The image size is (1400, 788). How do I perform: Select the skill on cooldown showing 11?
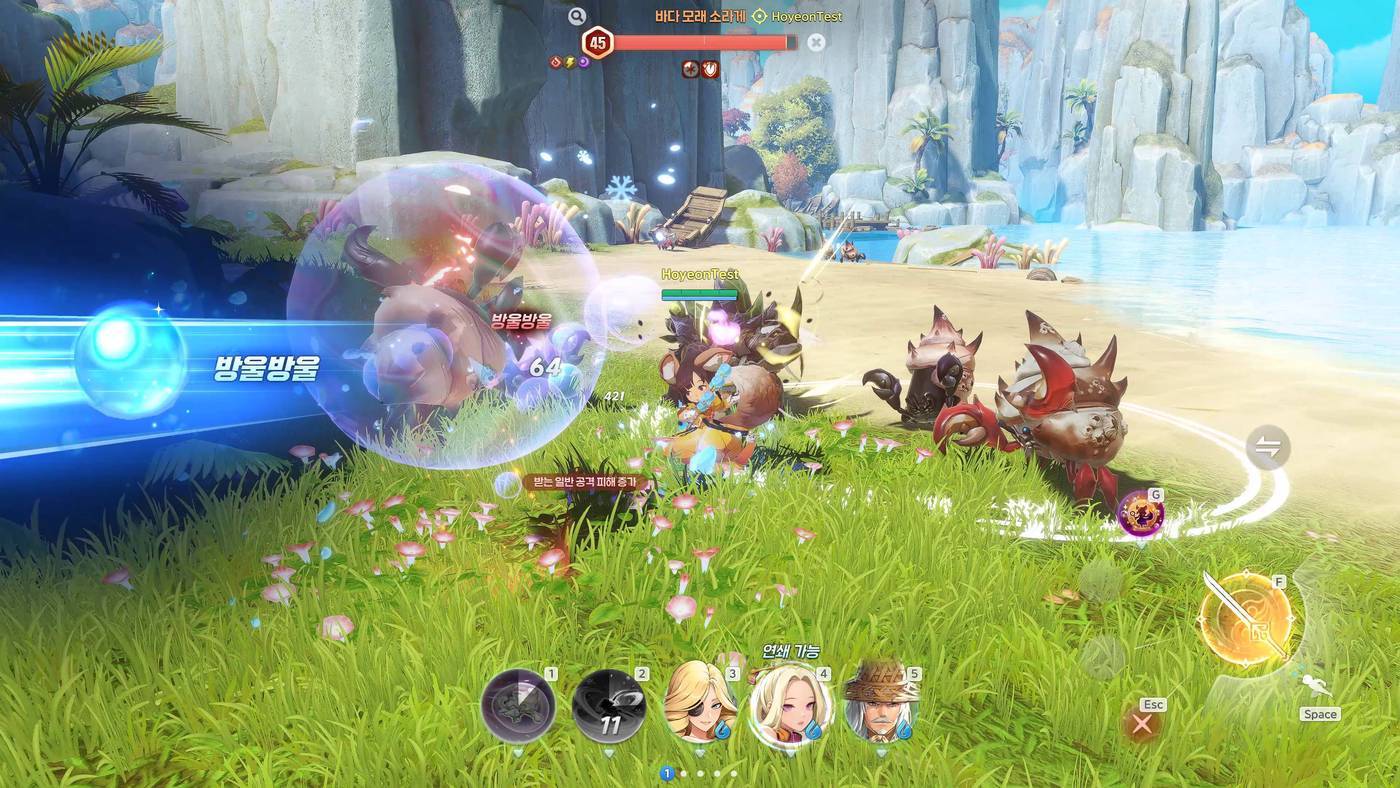pyautogui.click(x=609, y=705)
